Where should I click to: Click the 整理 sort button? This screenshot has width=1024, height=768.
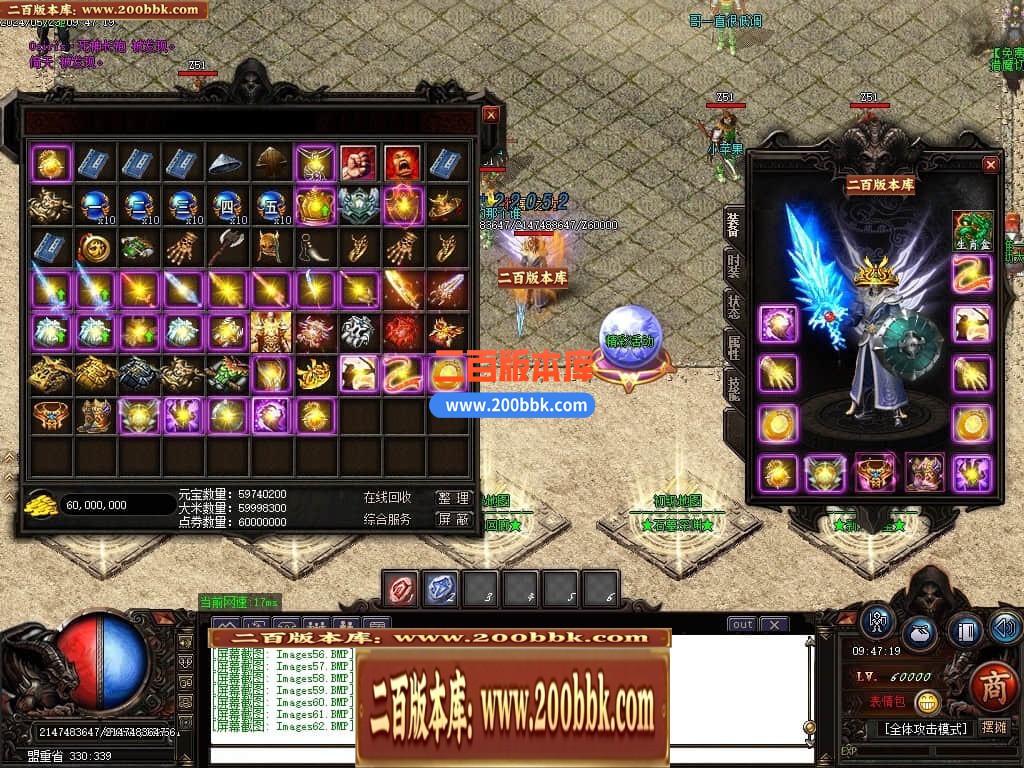click(453, 498)
